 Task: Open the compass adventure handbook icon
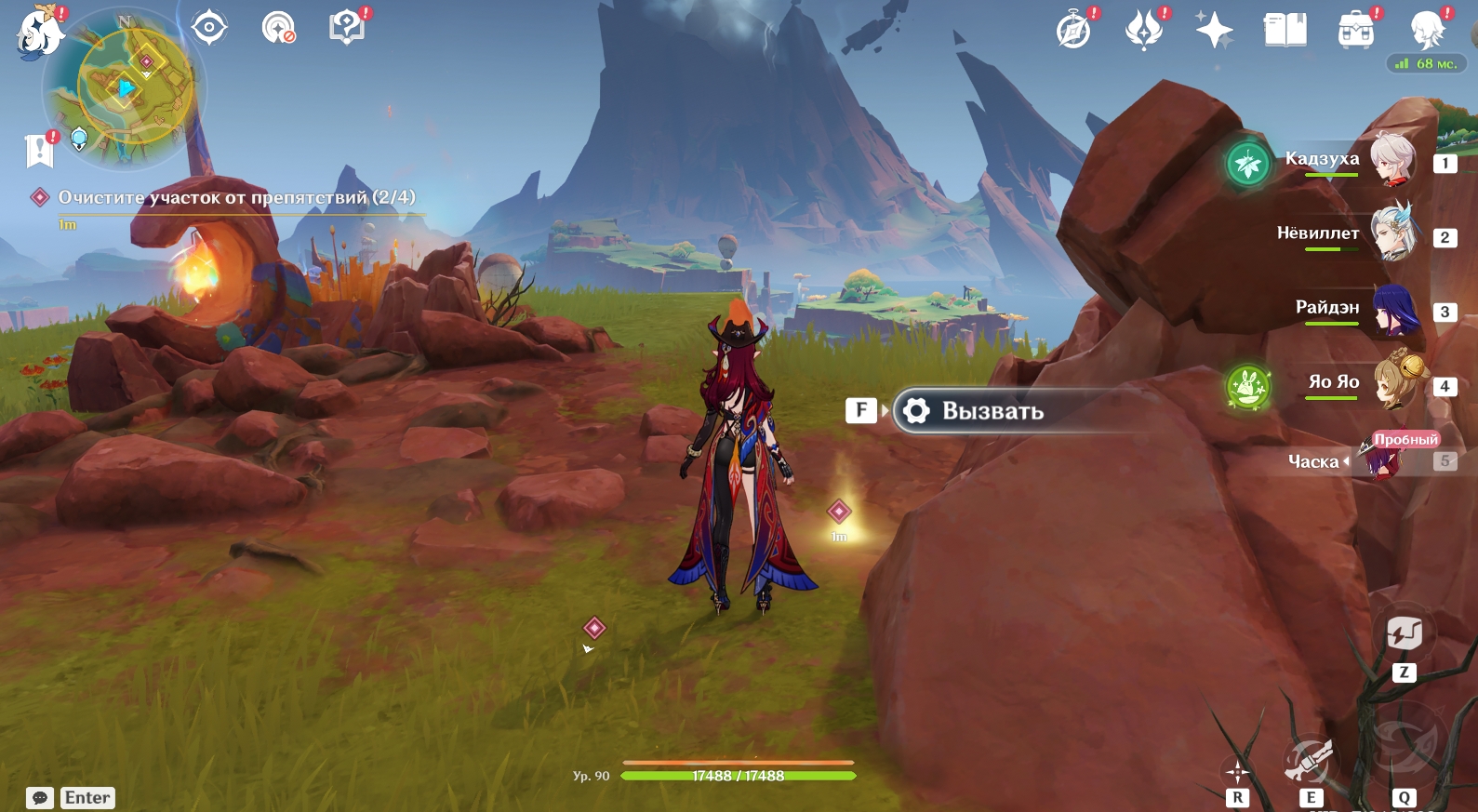coord(1073,30)
